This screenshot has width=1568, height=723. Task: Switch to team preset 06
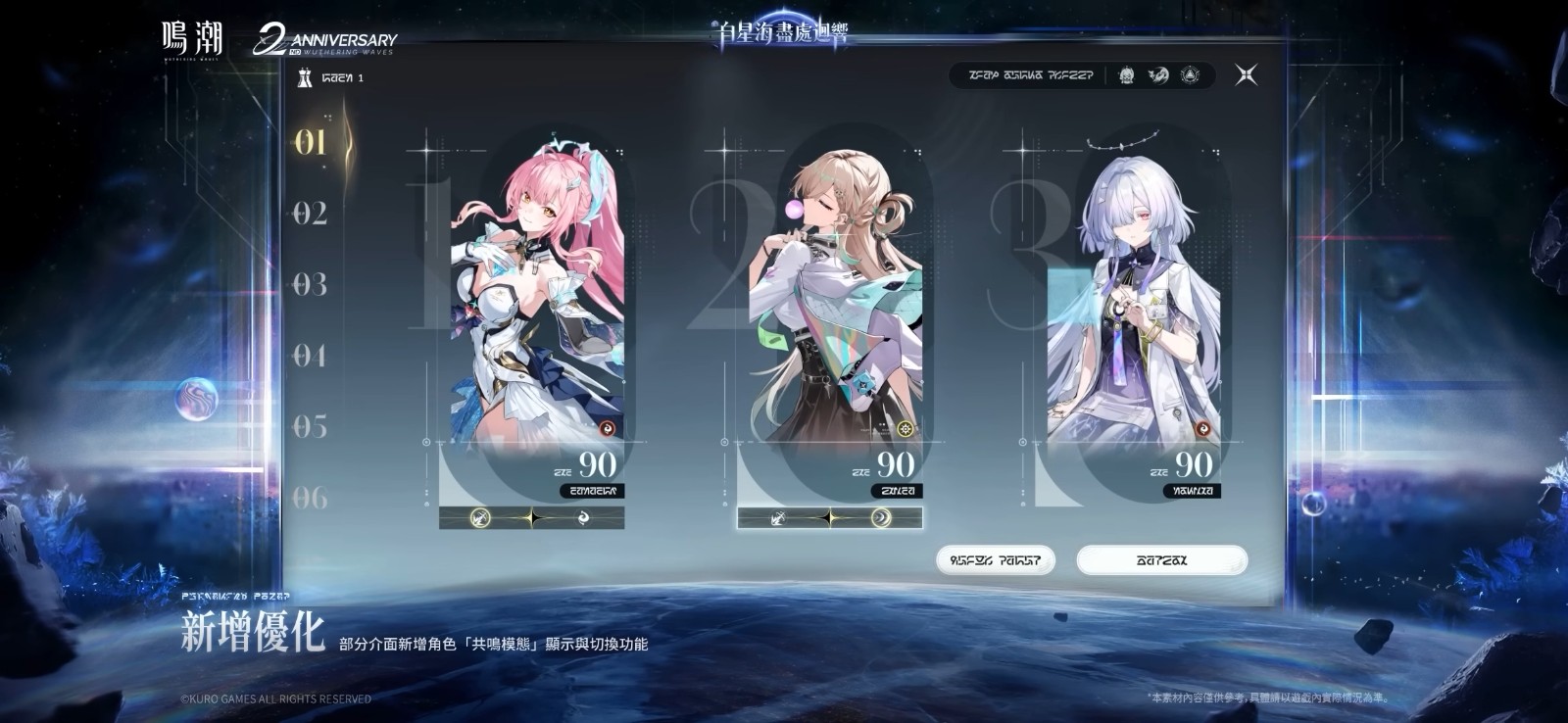point(311,498)
